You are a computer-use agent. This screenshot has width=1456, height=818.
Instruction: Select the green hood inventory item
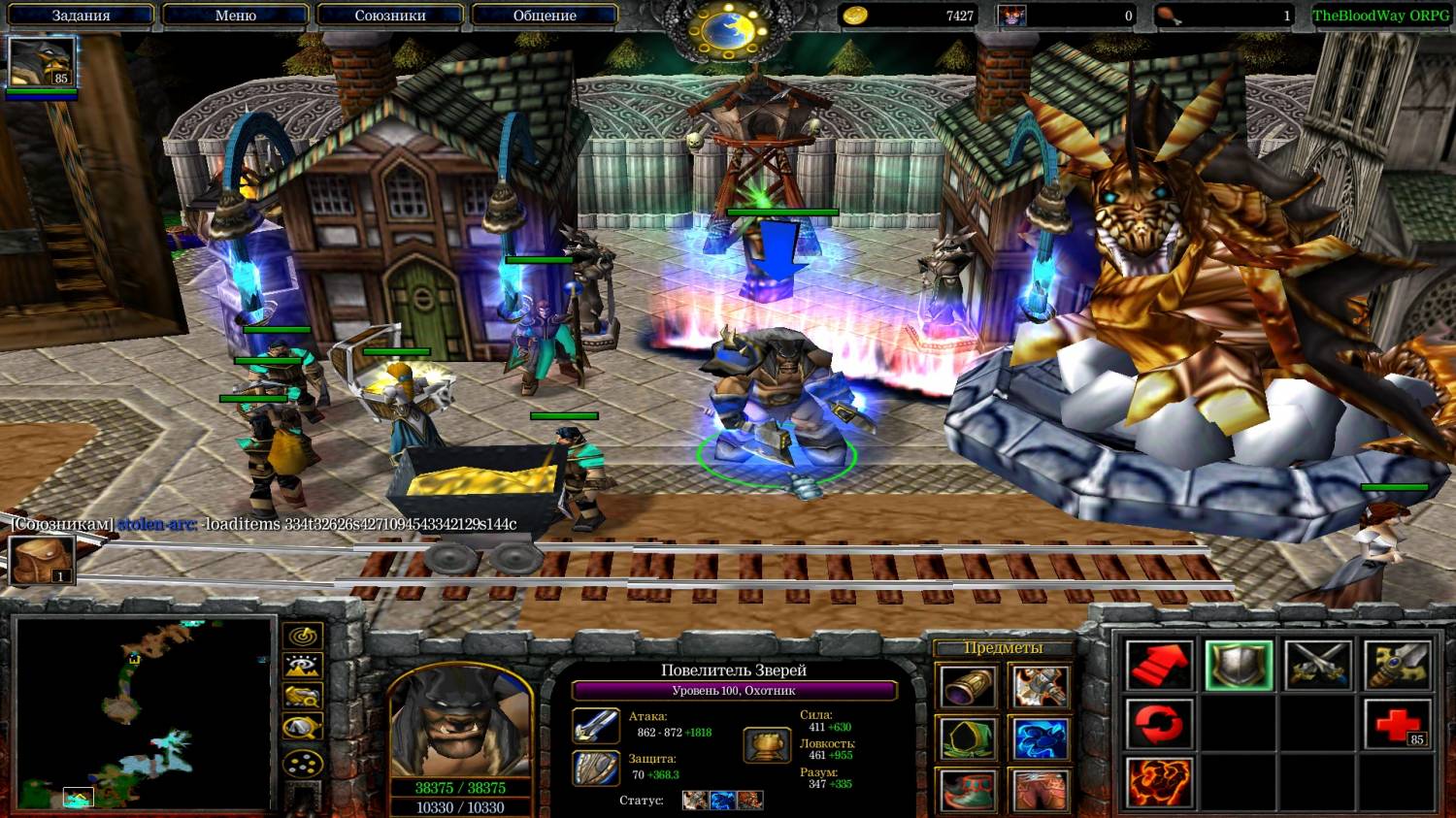(968, 738)
